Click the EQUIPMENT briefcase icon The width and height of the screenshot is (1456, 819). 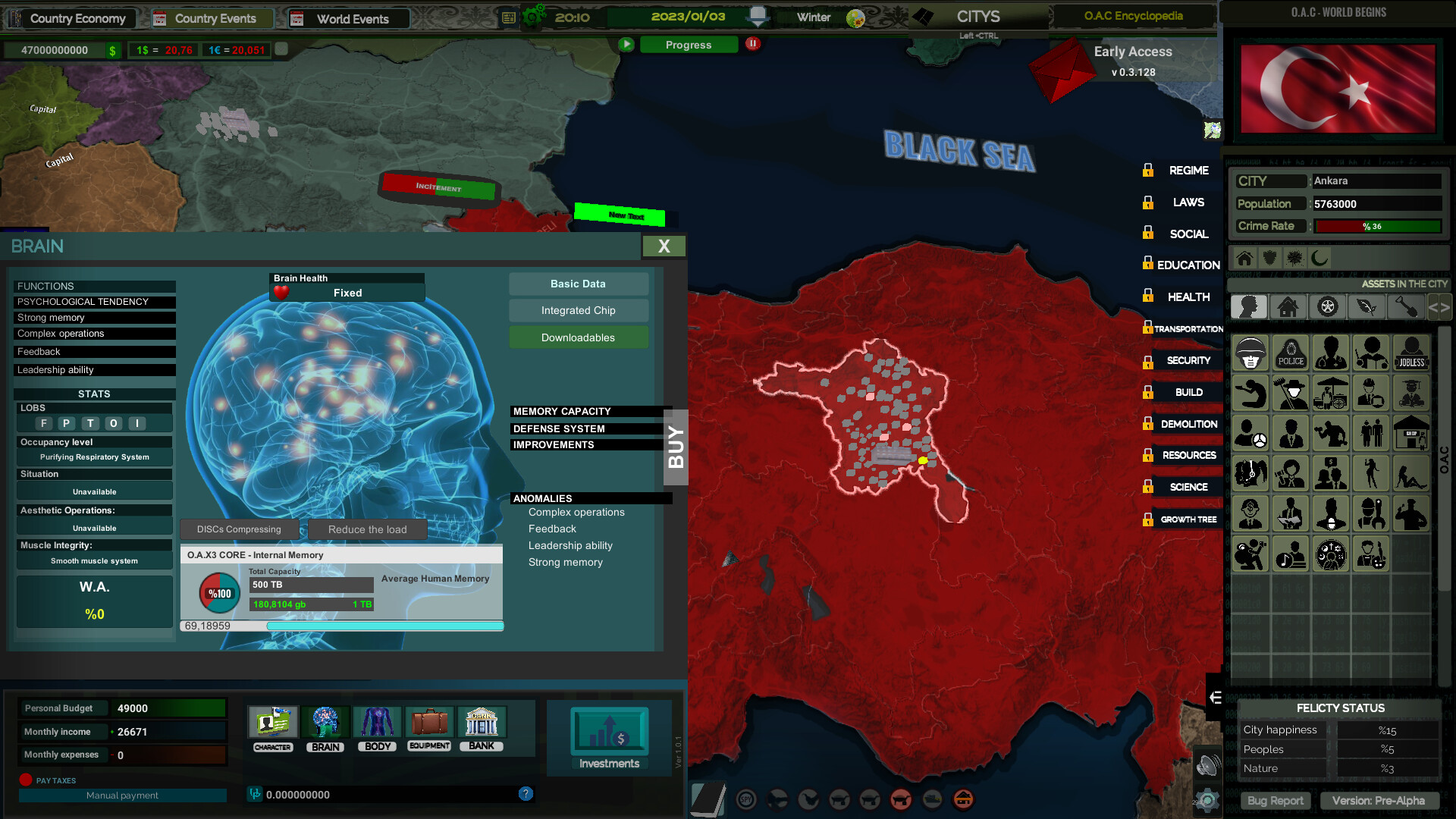[429, 723]
